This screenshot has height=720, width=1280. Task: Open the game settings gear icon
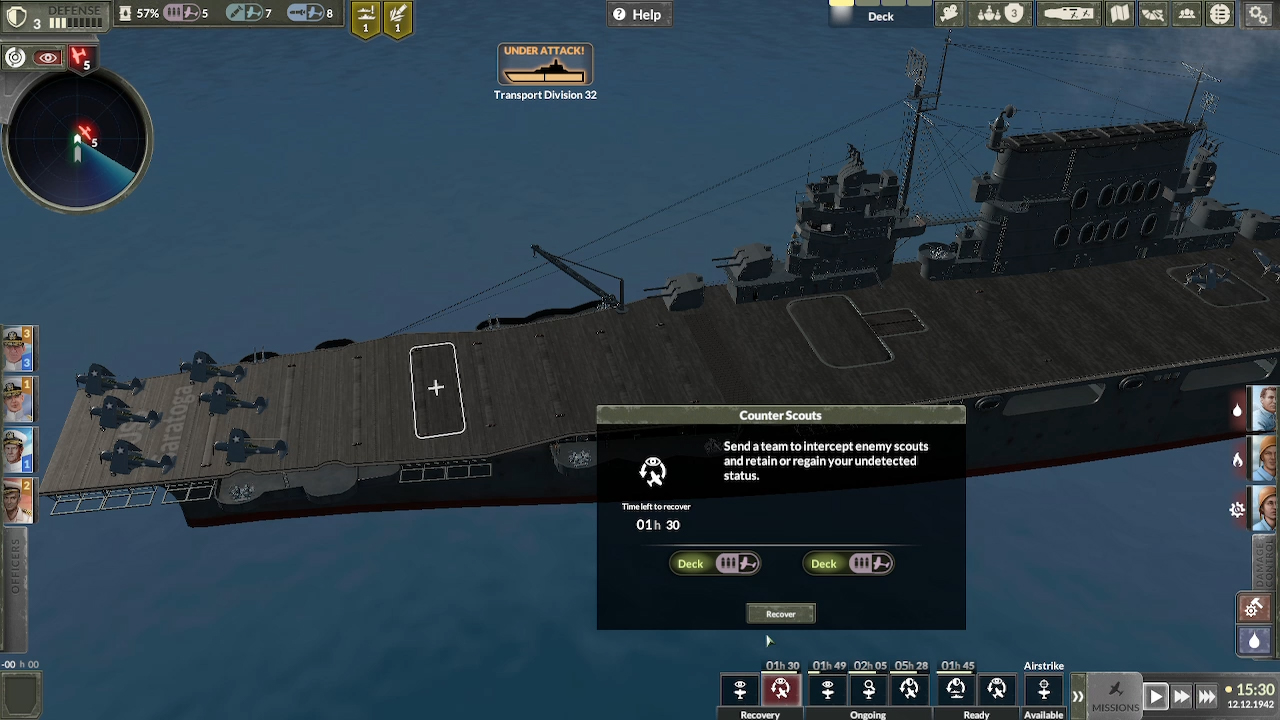click(1257, 14)
